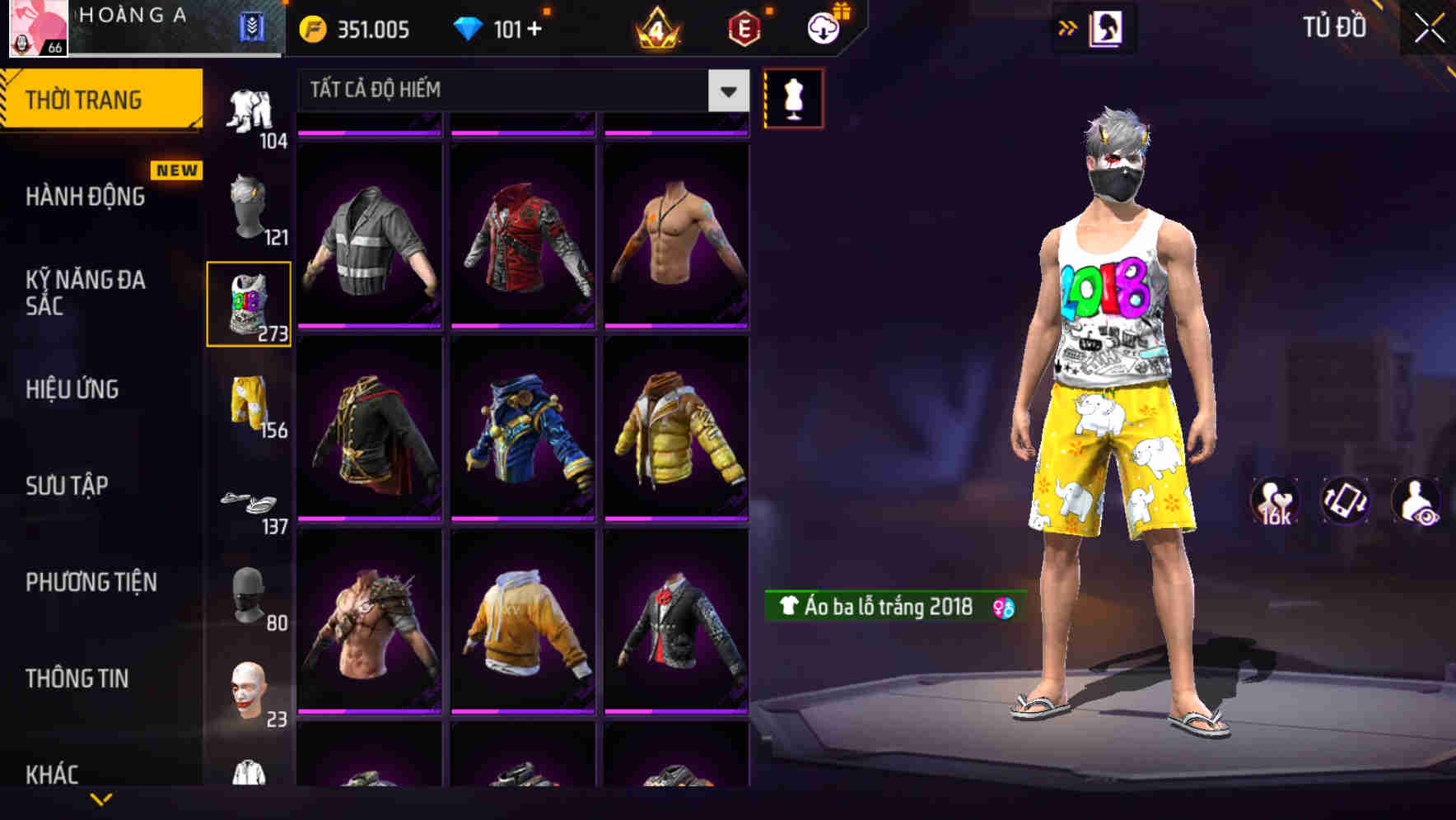
Task: Click the double-chevron expander near top right
Action: click(1066, 26)
